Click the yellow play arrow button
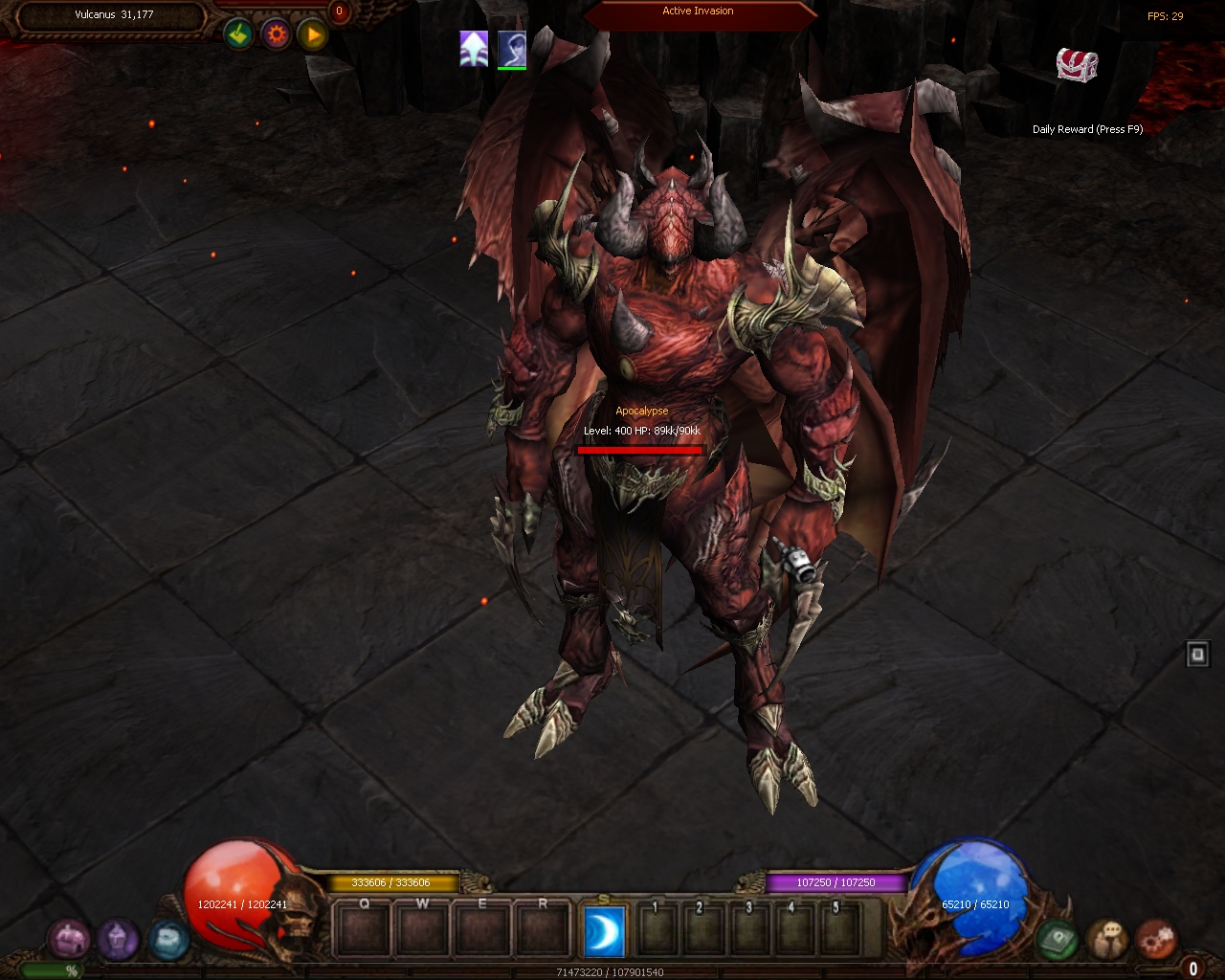Viewport: 1225px width, 980px height. pyautogui.click(x=313, y=35)
